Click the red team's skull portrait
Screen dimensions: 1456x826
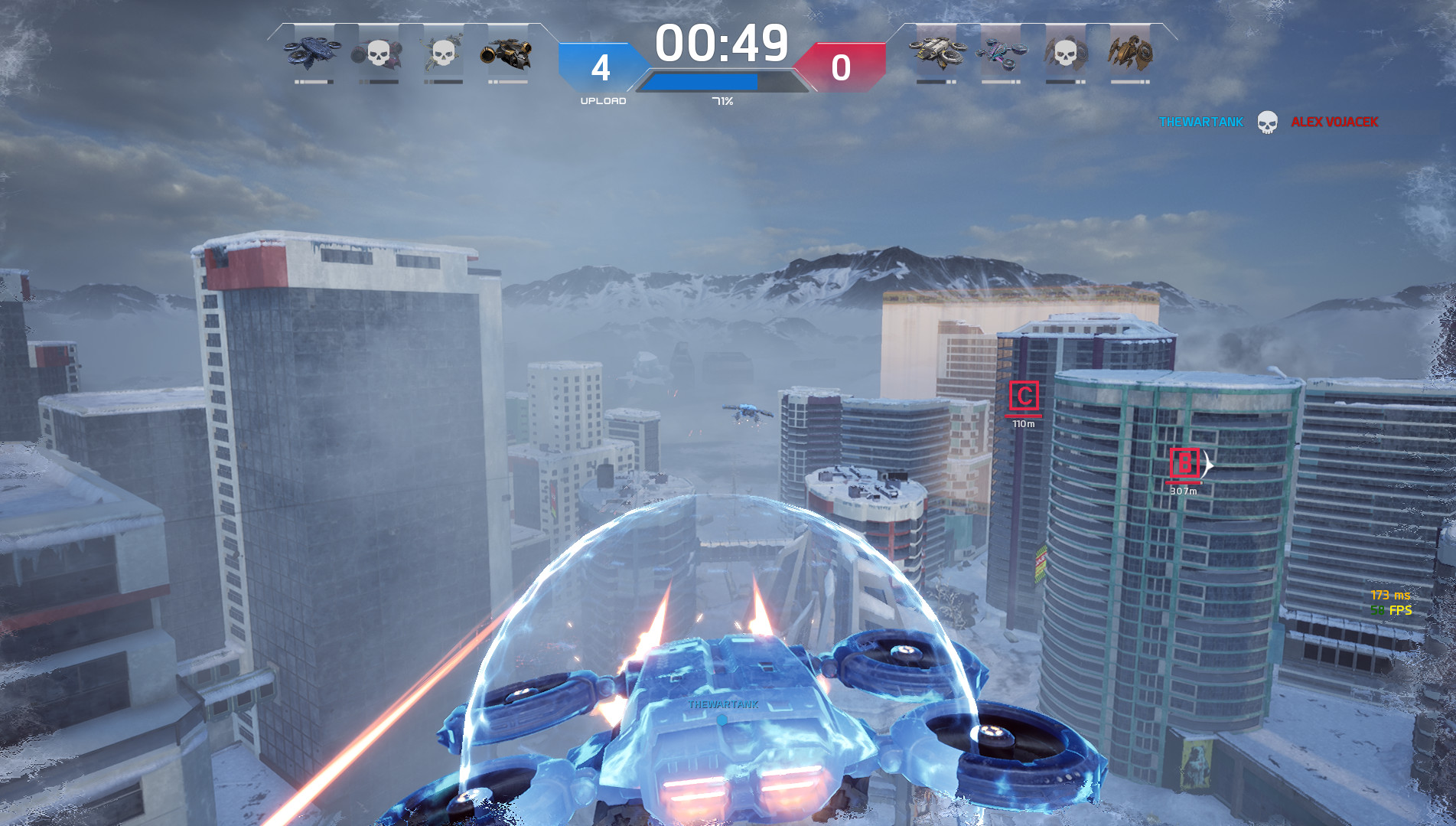(x=1065, y=52)
